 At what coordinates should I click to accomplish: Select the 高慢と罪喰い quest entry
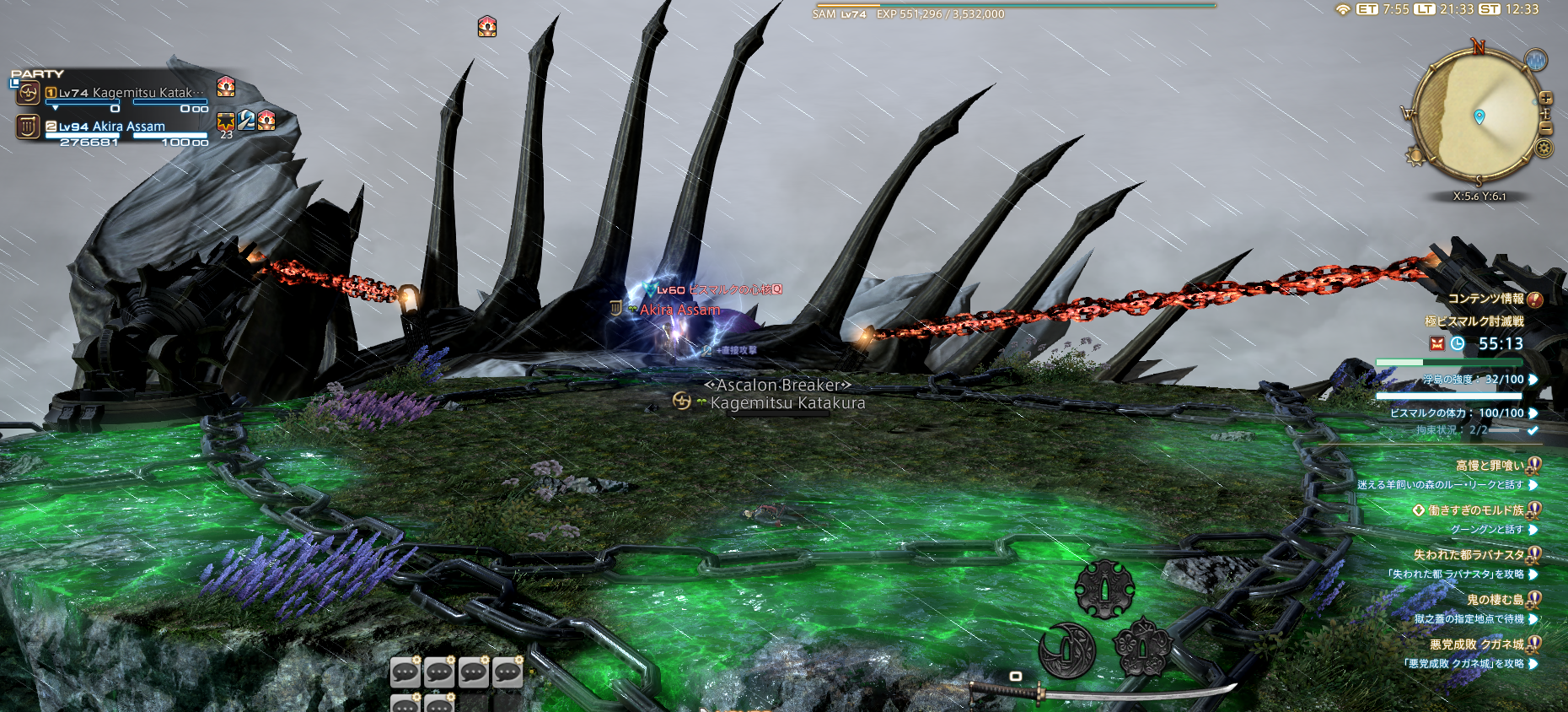(1490, 465)
